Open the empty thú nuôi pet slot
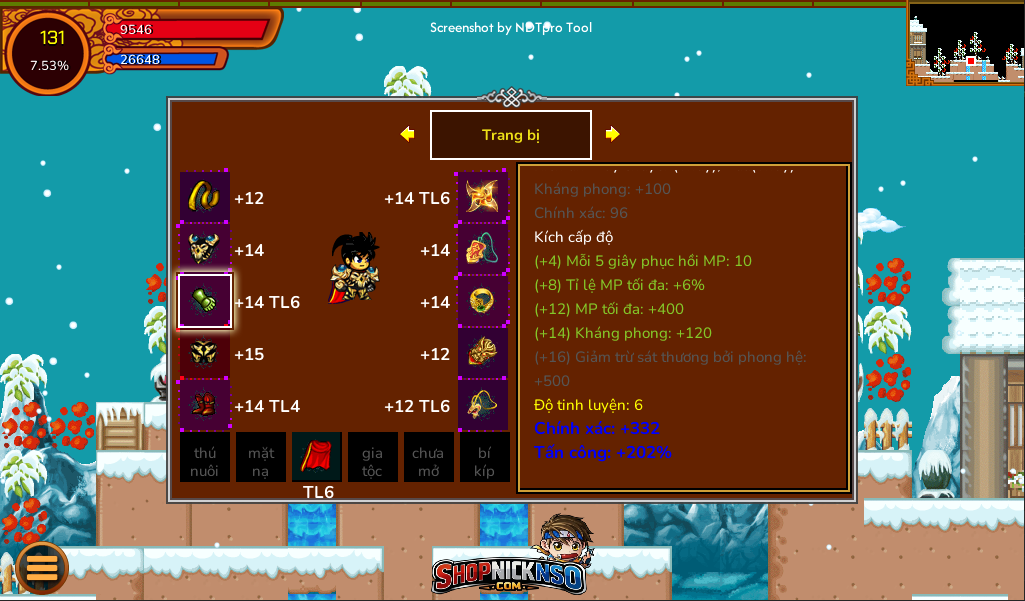This screenshot has height=601, width=1025. pyautogui.click(x=205, y=458)
